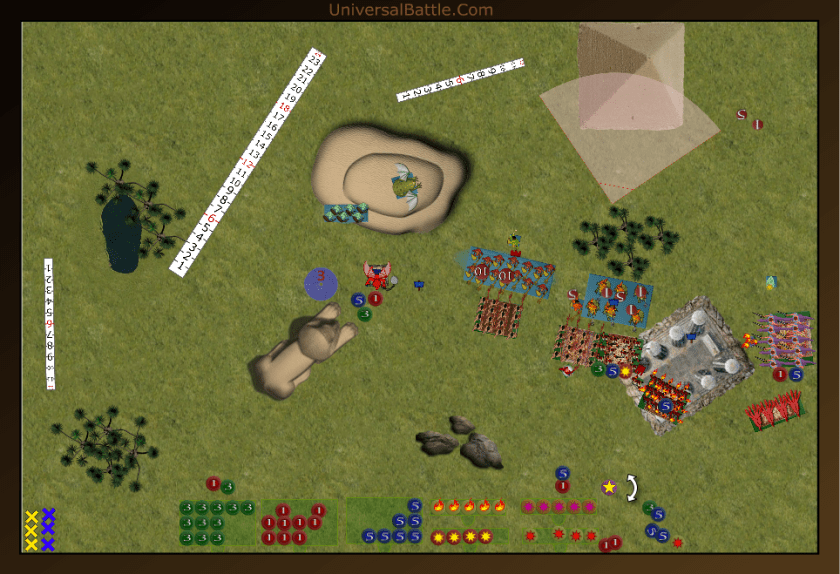Click the white curved rotate arrow

632,487
